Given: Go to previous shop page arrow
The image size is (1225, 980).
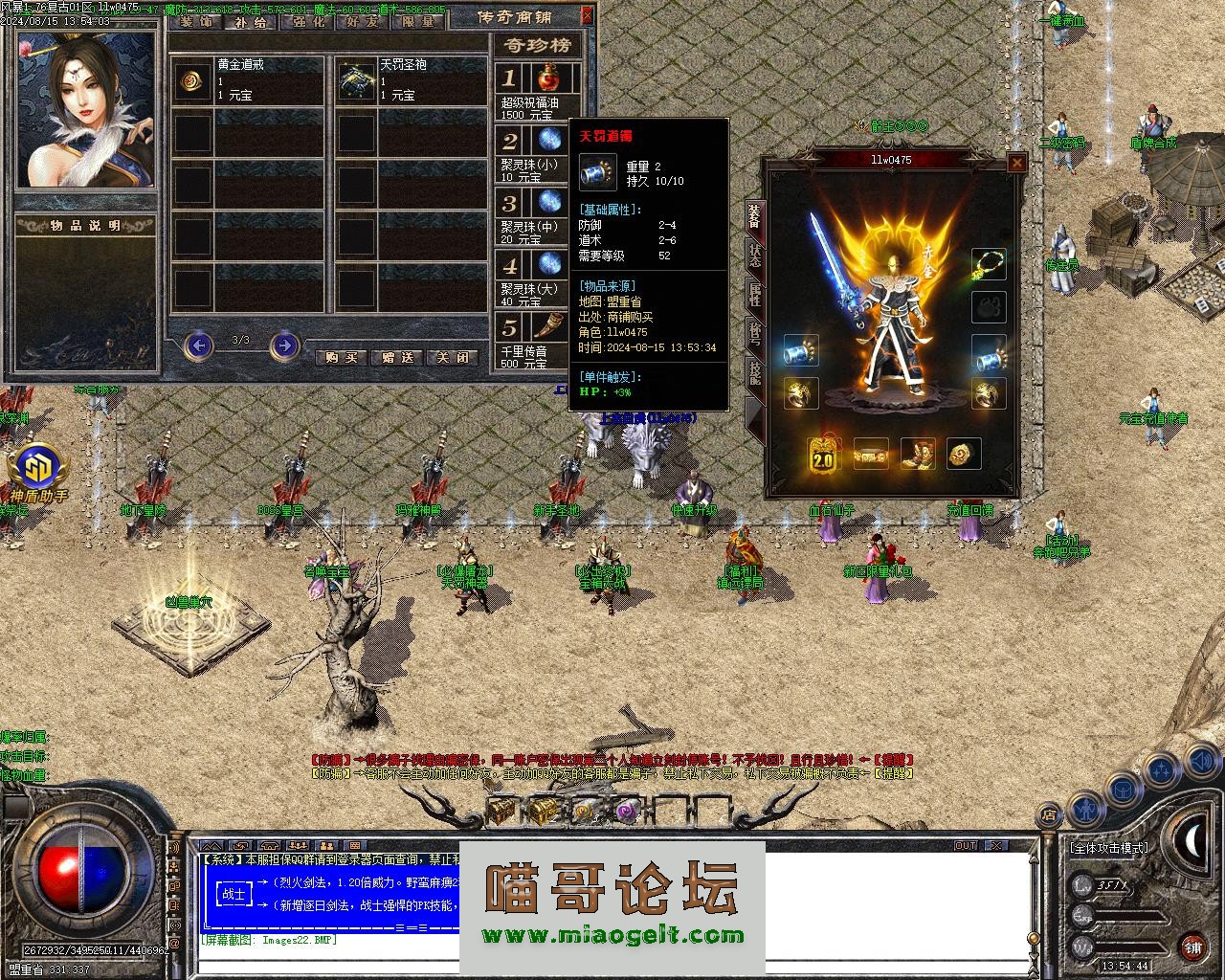Looking at the screenshot, I should [x=198, y=345].
